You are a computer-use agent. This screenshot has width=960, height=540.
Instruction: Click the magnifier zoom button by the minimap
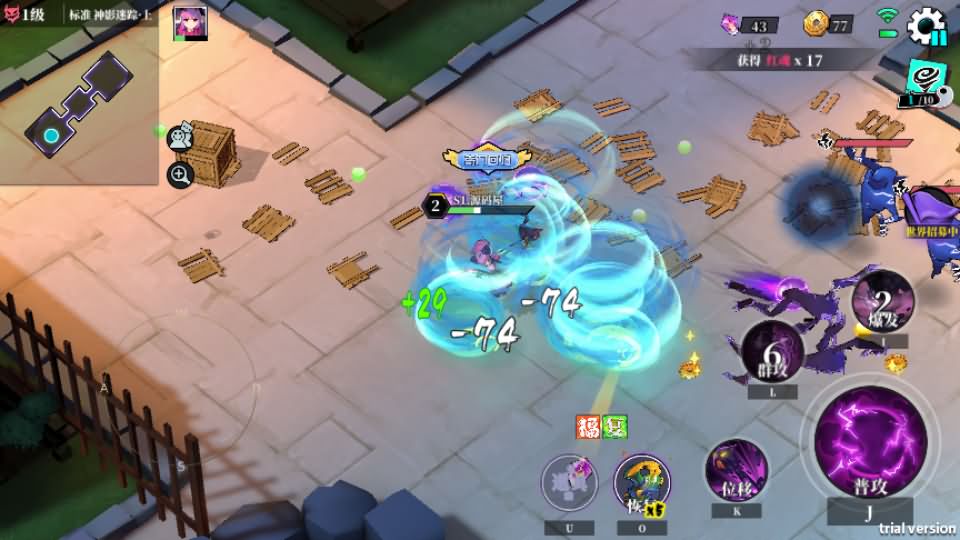[181, 176]
